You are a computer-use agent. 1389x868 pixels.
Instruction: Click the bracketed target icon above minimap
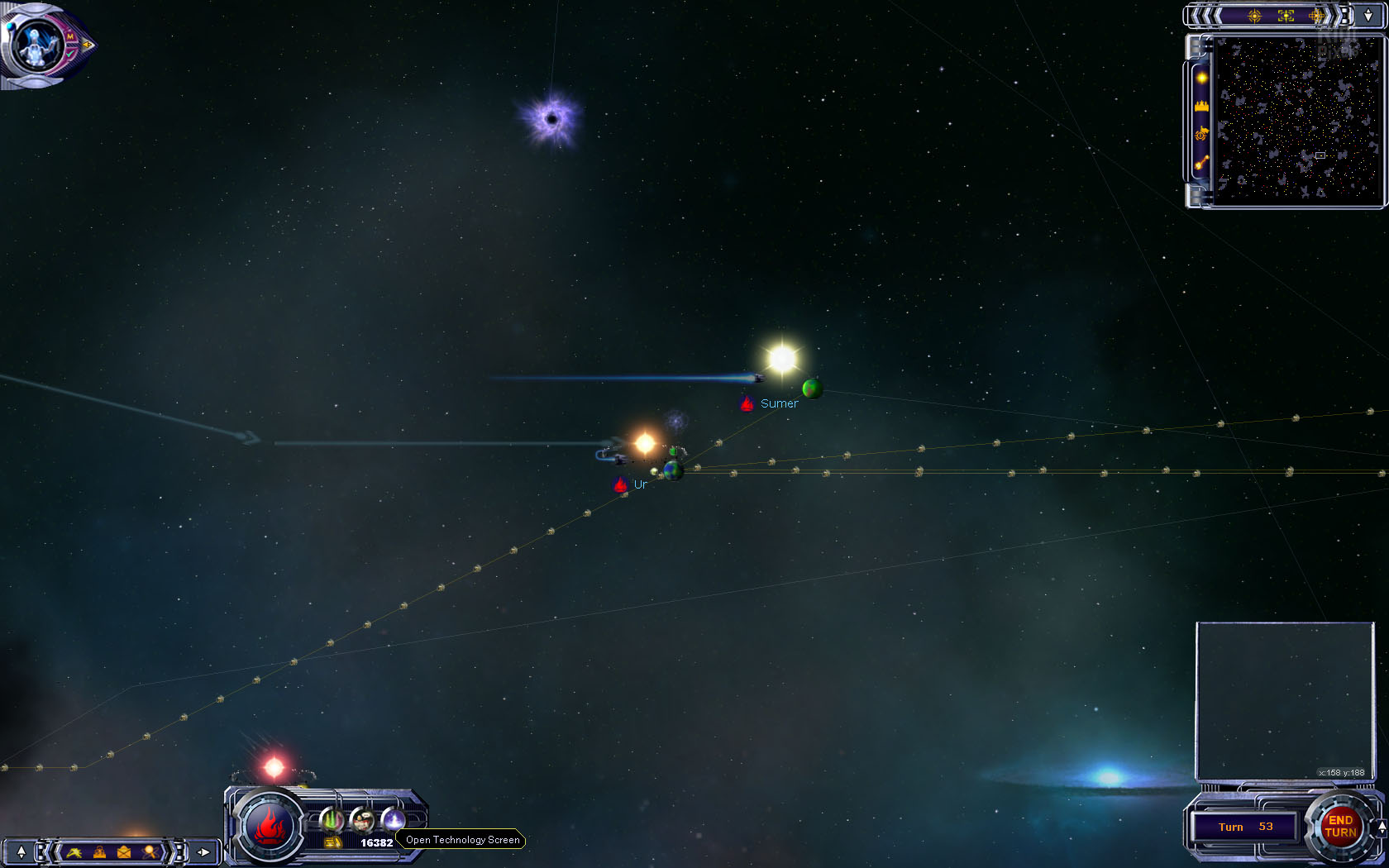[x=1286, y=16]
